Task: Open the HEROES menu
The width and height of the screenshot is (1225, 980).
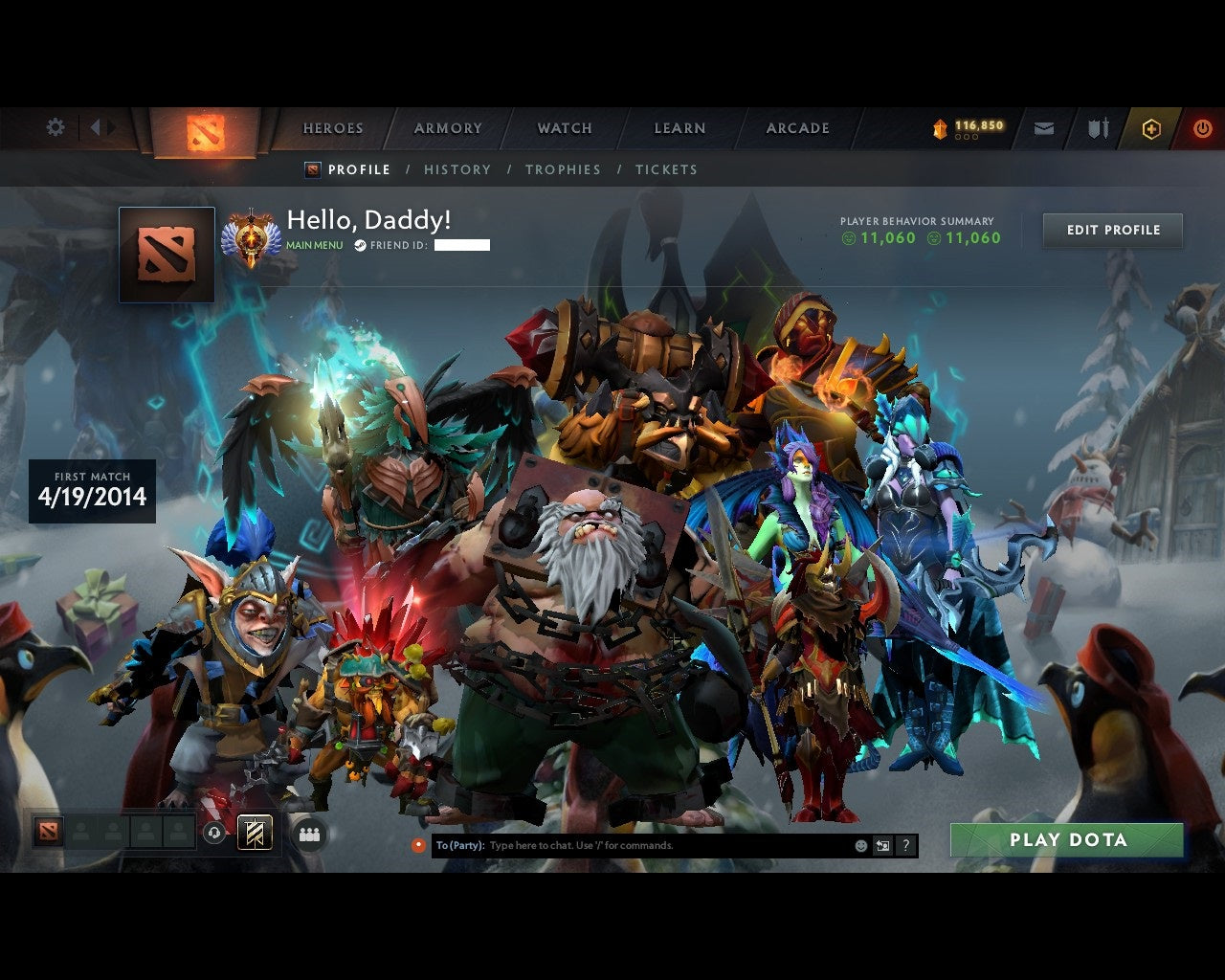Action: coord(332,127)
